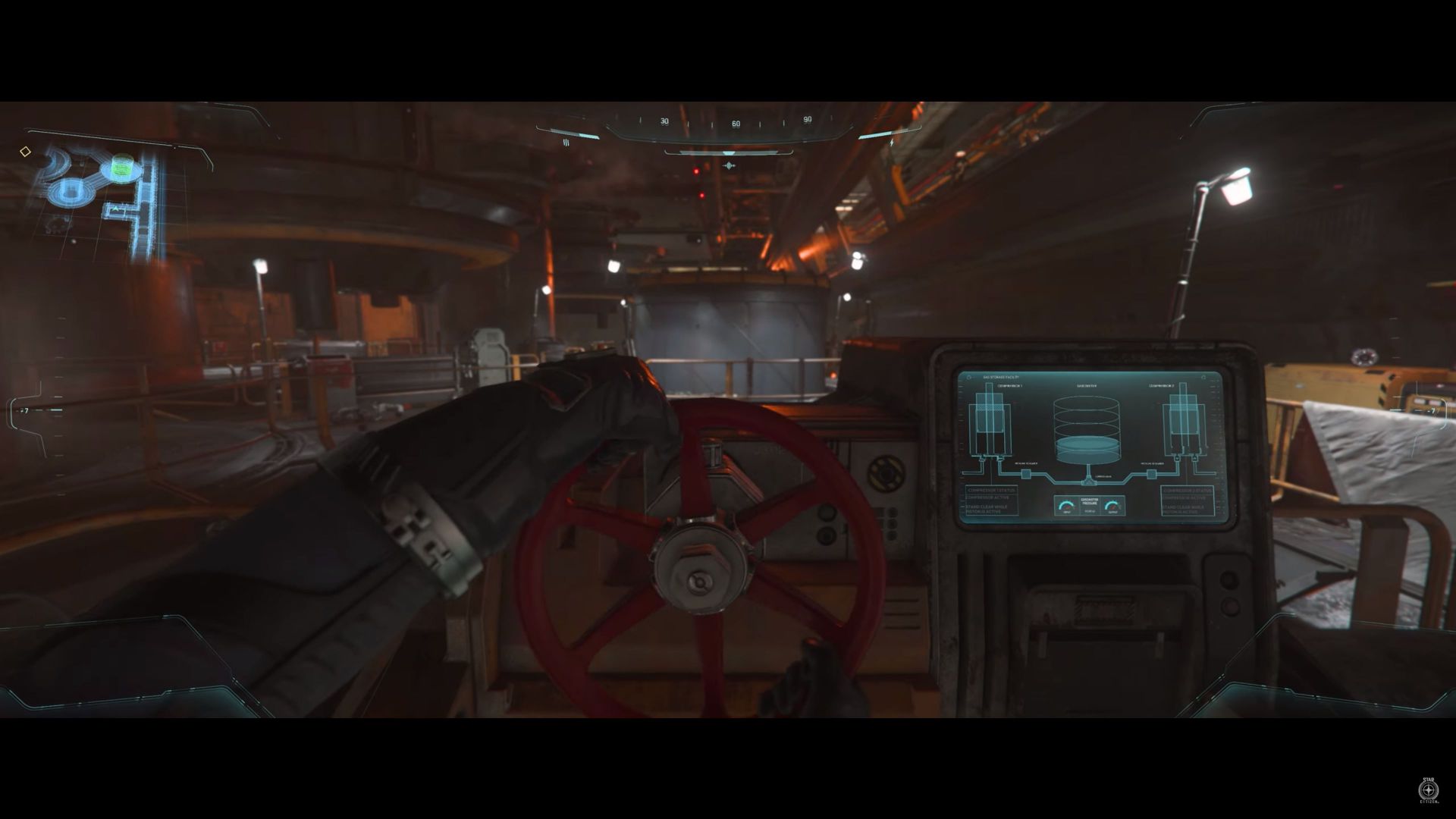Click the Star Citizen logo watermark
The height and width of the screenshot is (819, 1456).
[1429, 789]
